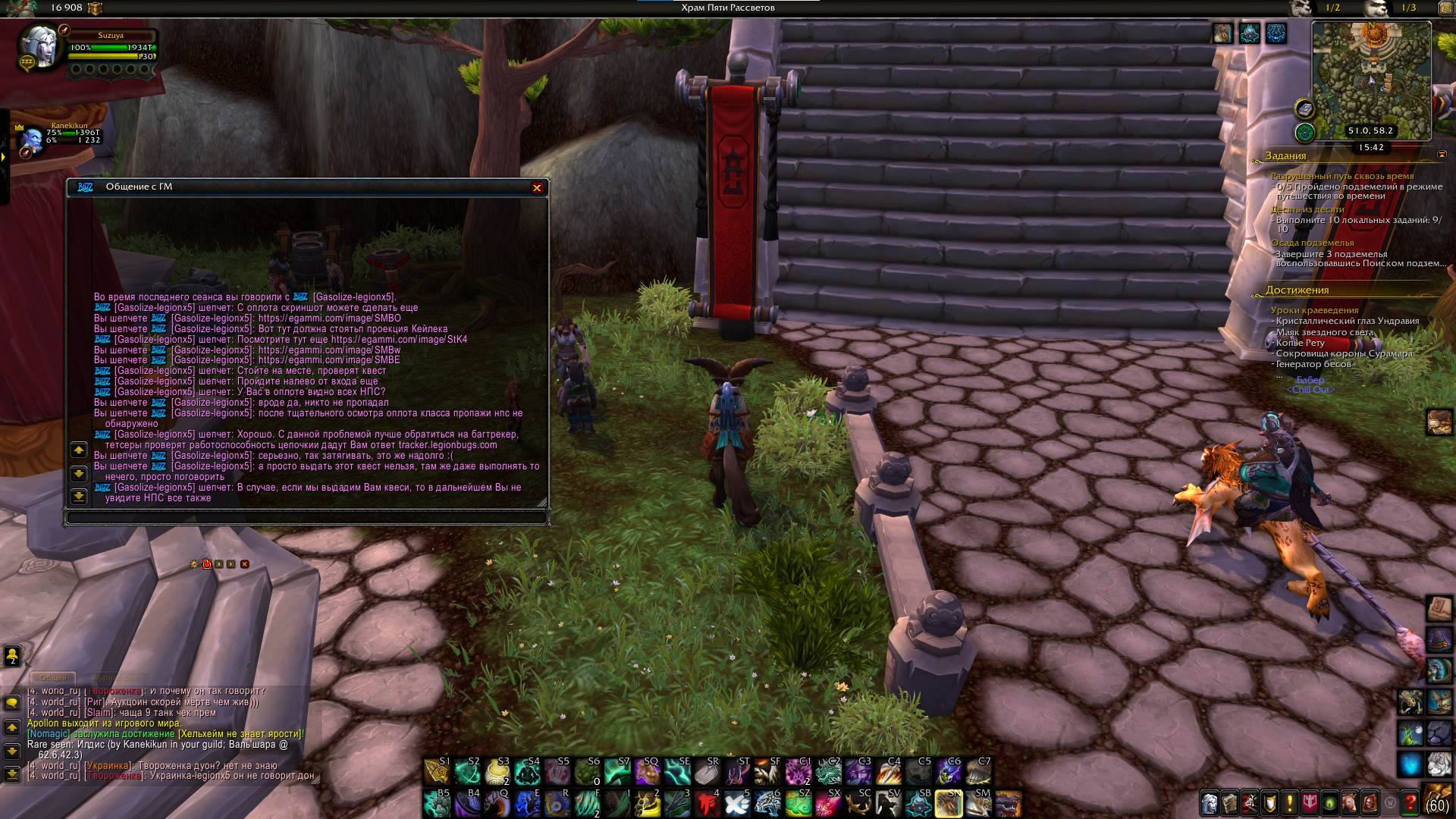Switch to the Общий chat tab

point(52,677)
